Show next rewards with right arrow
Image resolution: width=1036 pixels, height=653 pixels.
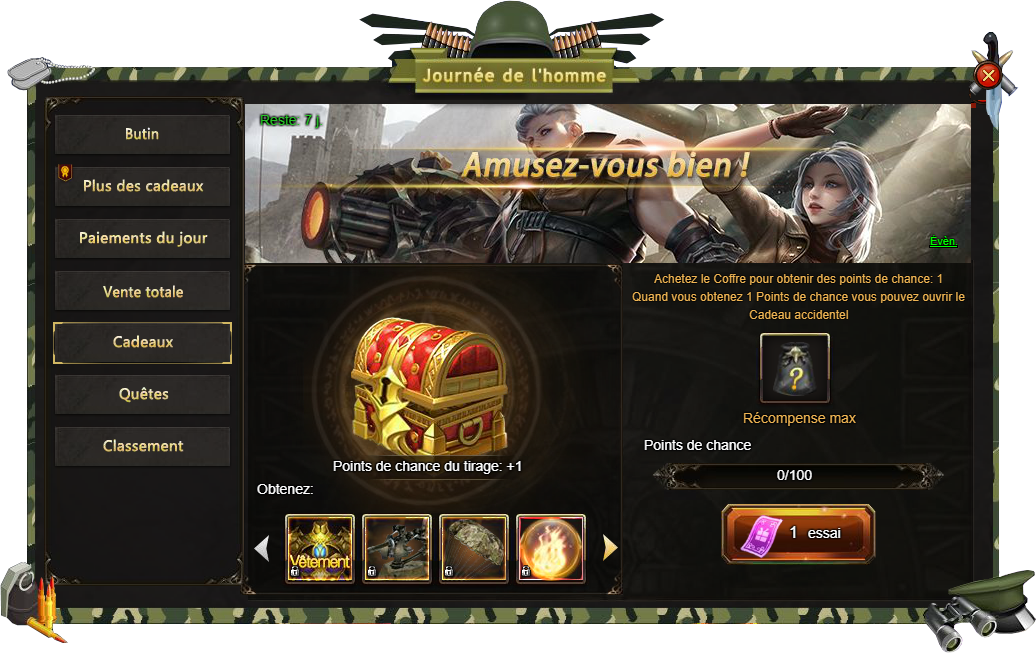(x=610, y=547)
